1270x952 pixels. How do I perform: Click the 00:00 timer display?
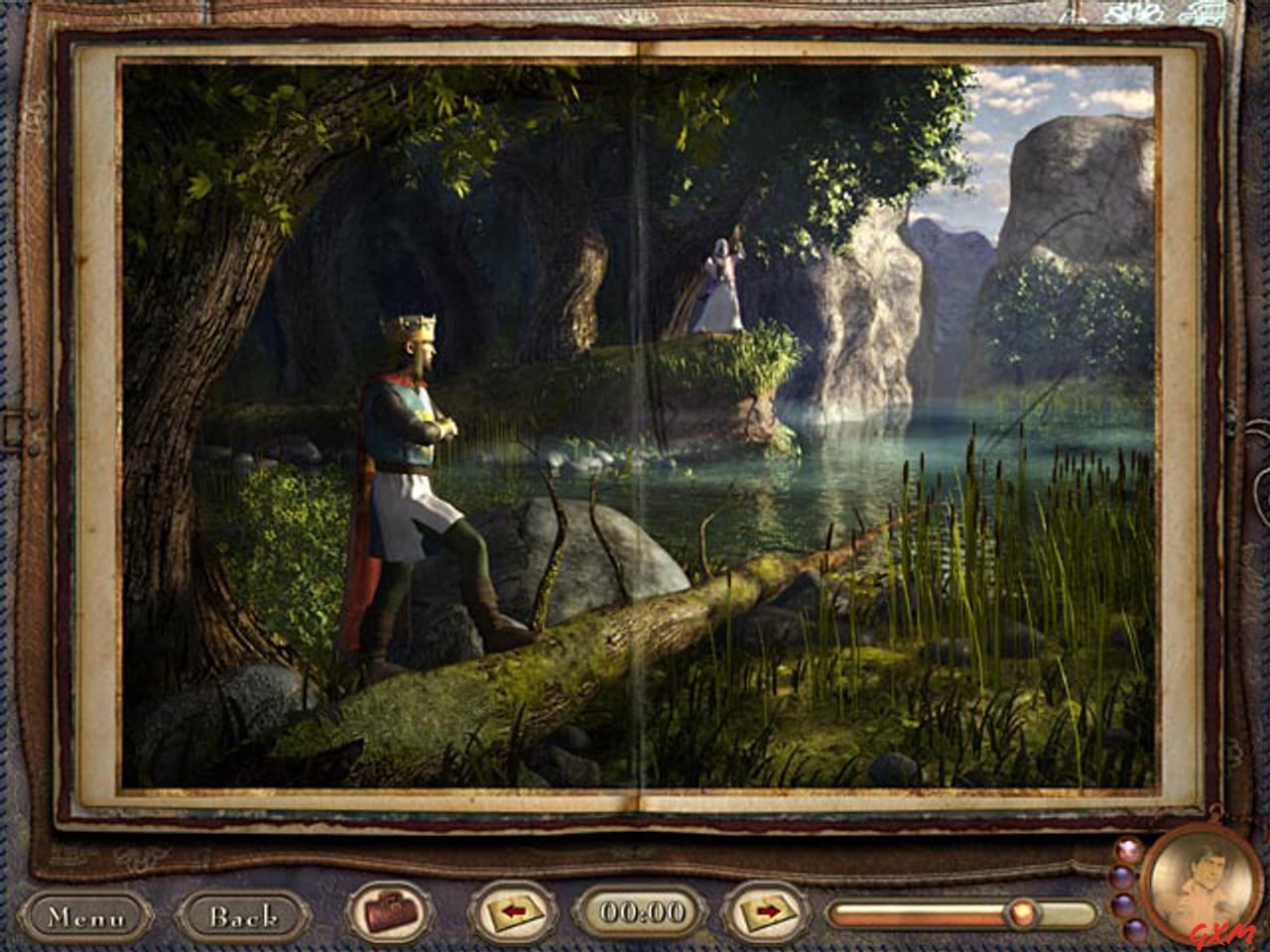click(640, 908)
